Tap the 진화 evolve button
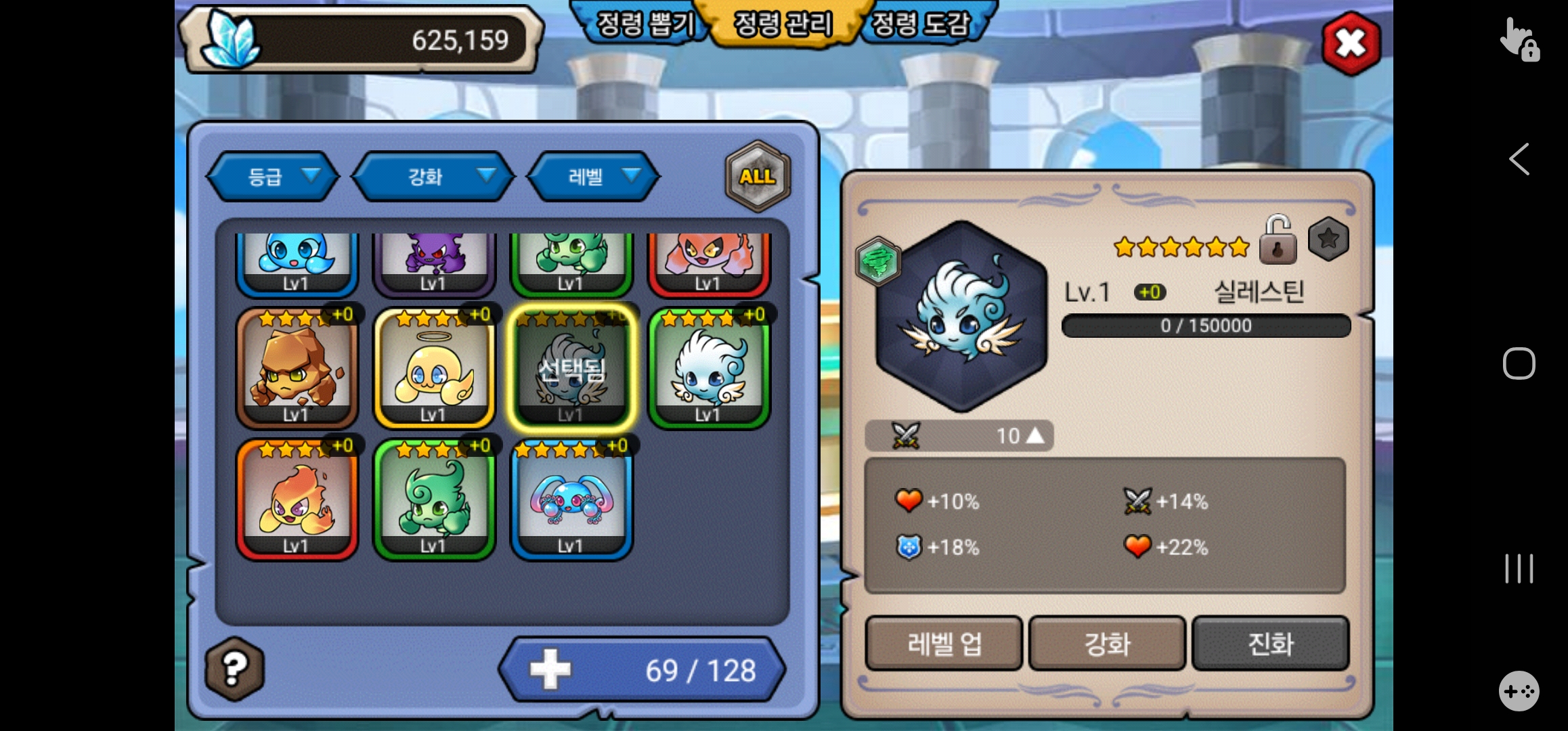The image size is (1568, 731). tap(1270, 644)
